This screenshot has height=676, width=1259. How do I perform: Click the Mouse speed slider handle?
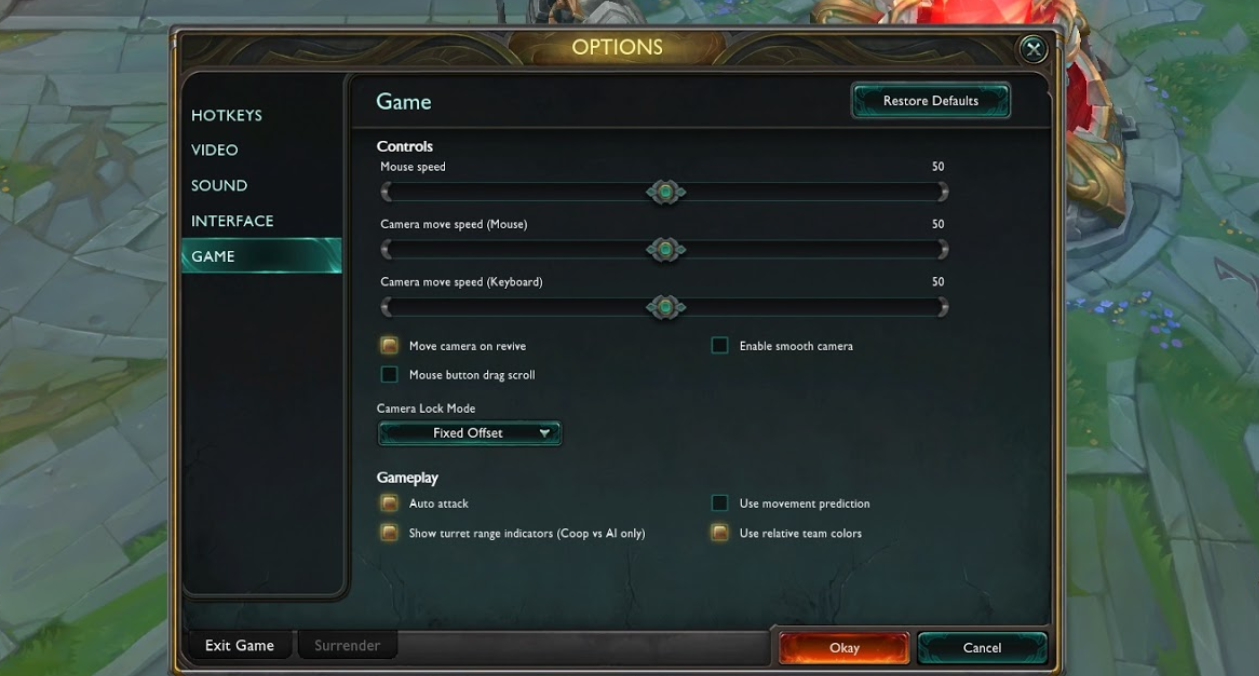[x=665, y=192]
